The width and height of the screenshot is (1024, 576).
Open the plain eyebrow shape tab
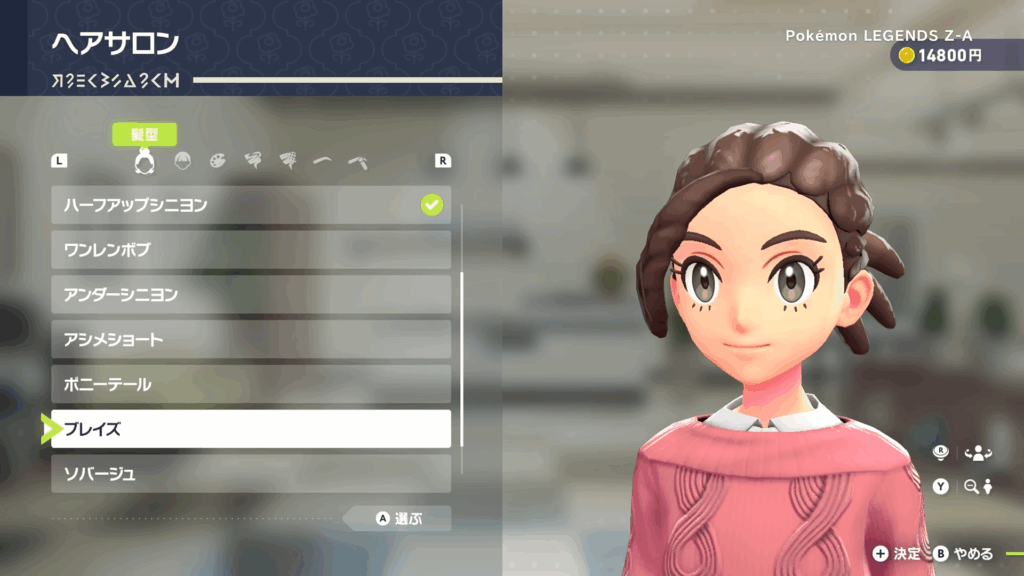click(x=322, y=160)
